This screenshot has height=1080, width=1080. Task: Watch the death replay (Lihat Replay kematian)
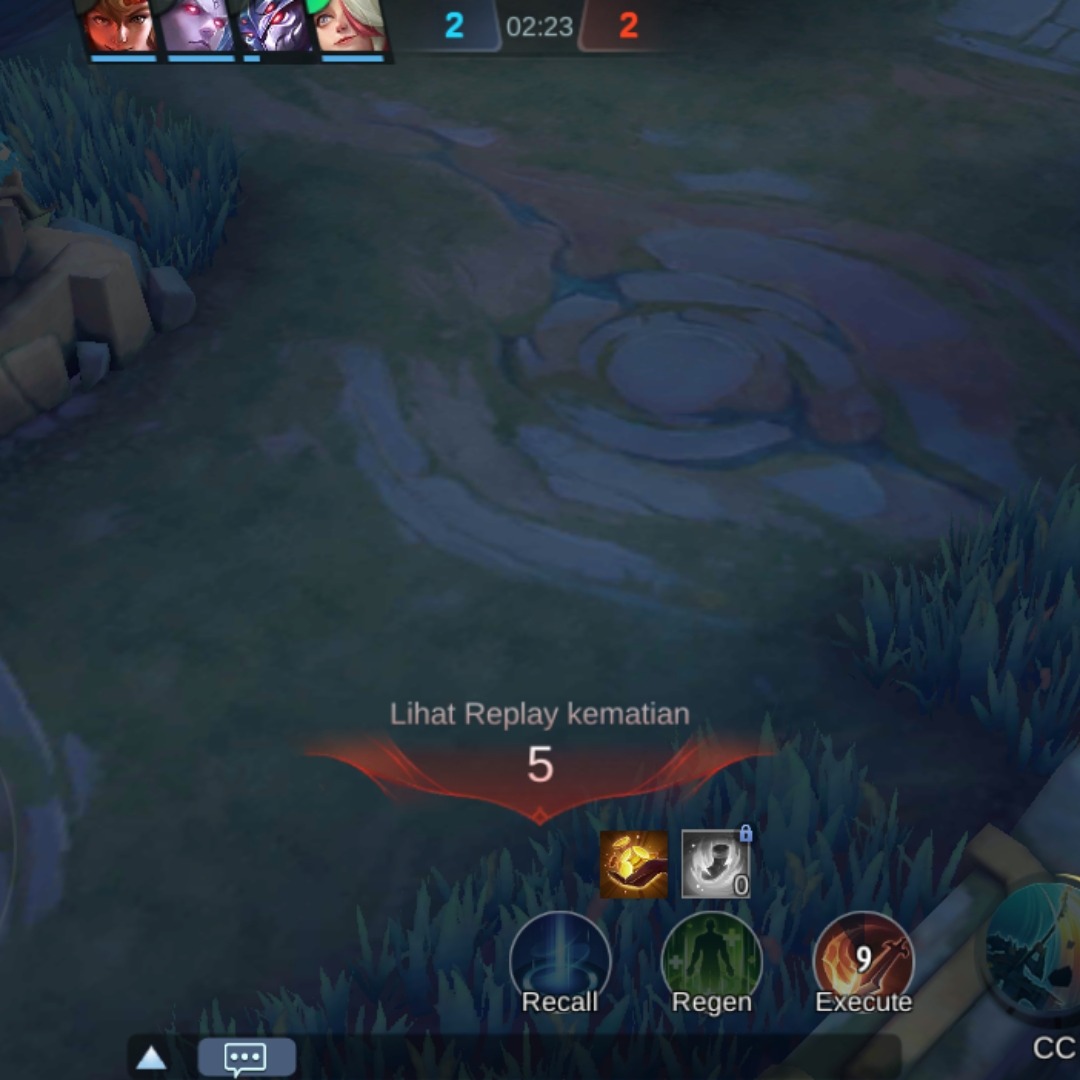[539, 714]
